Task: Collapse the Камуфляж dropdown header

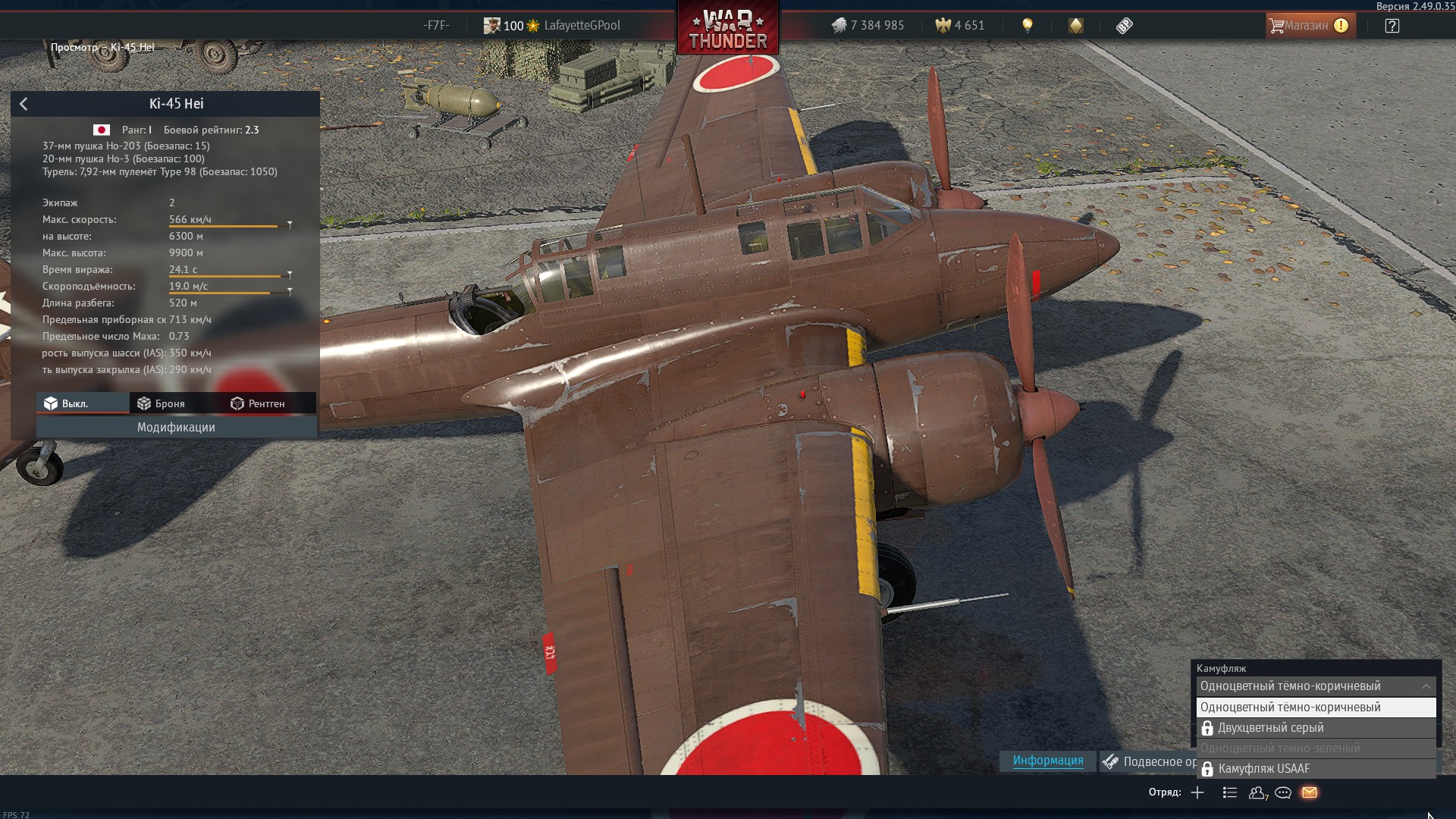Action: pyautogui.click(x=1316, y=686)
